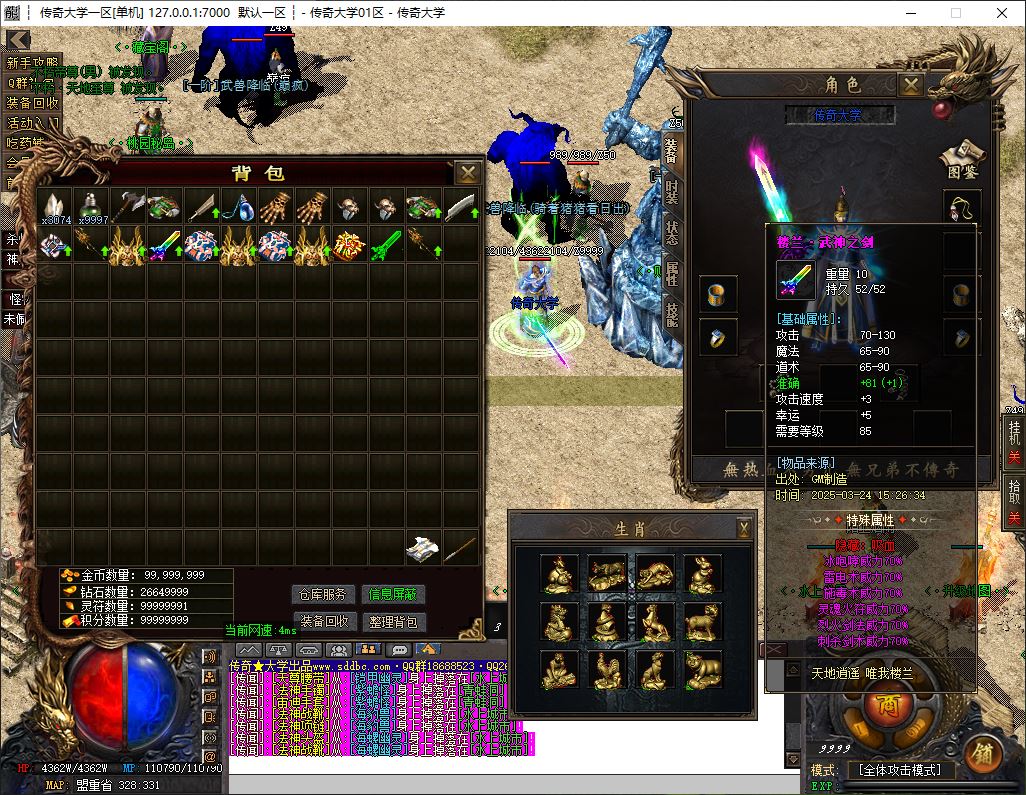
Task: Open 装备回收 in the bag window
Action: (x=324, y=621)
